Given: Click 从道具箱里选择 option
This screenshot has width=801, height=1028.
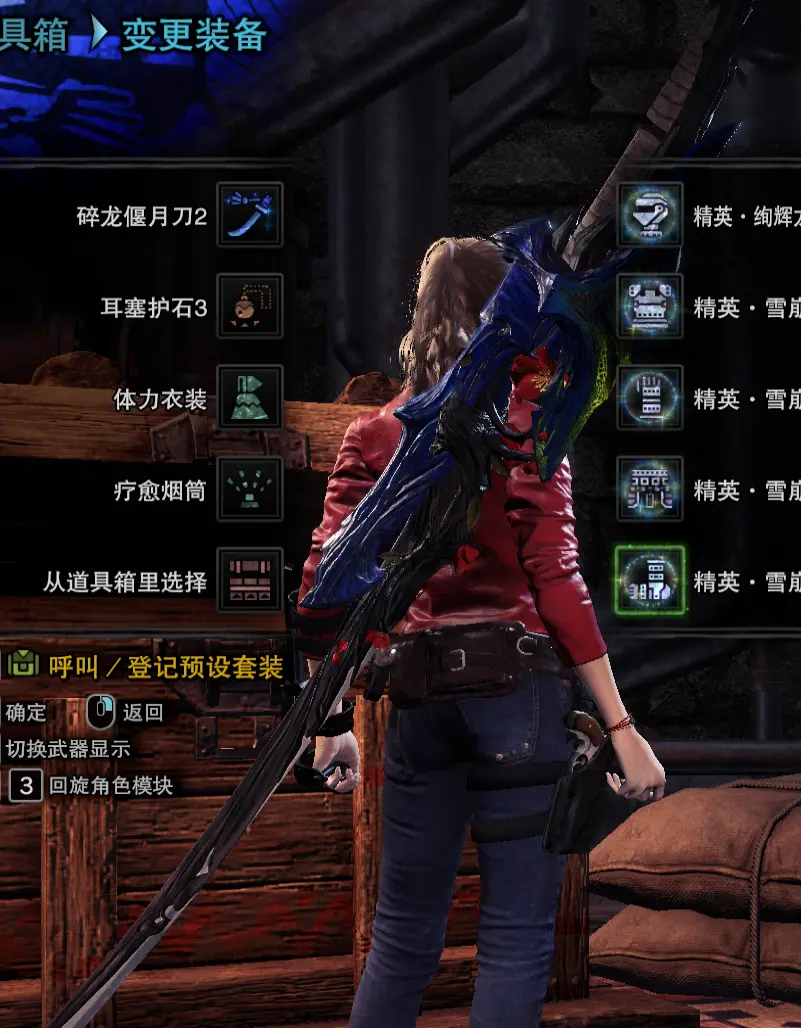Looking at the screenshot, I should pos(249,580).
